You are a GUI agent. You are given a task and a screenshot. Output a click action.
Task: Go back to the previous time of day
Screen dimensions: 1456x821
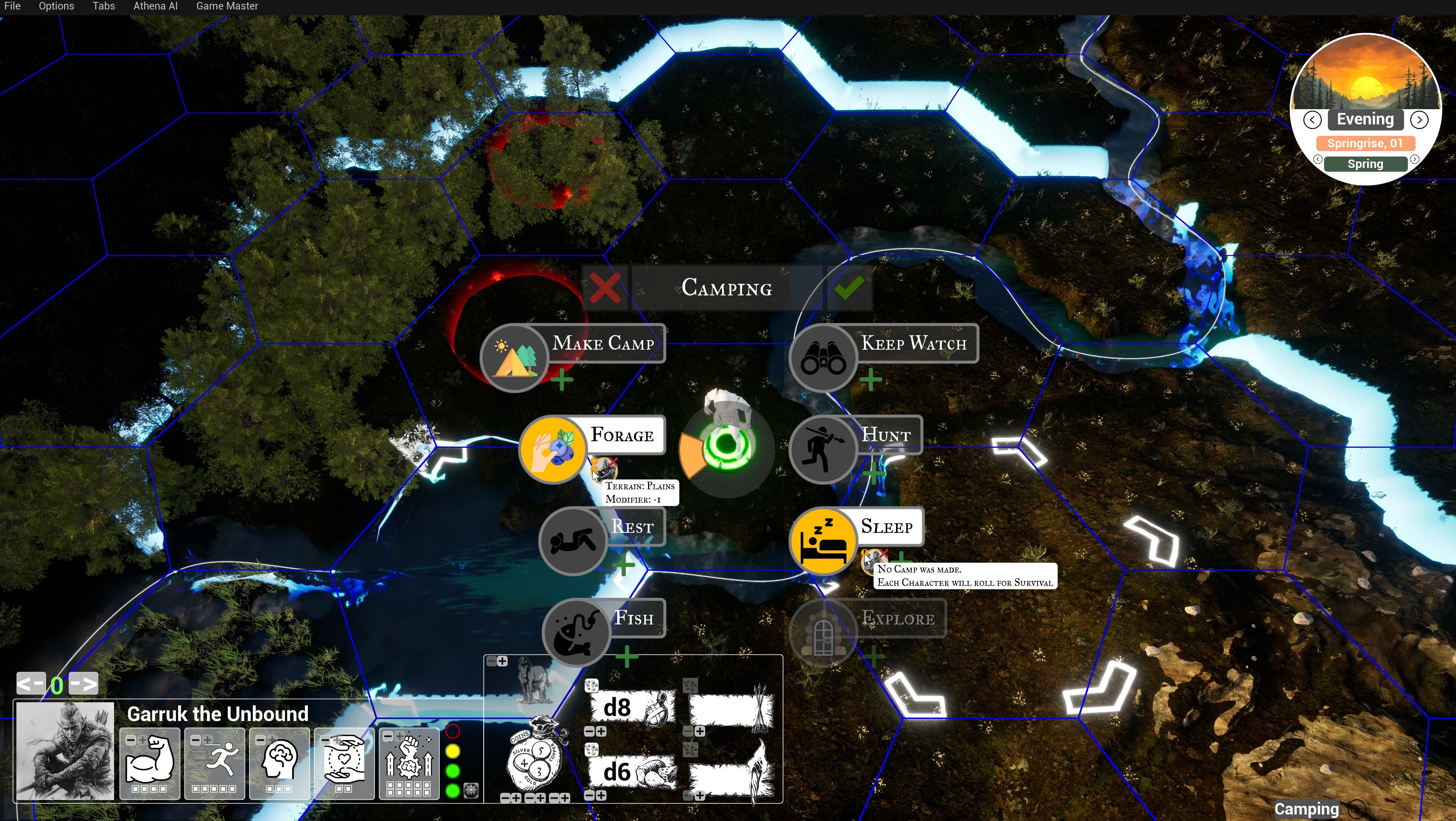(1312, 120)
